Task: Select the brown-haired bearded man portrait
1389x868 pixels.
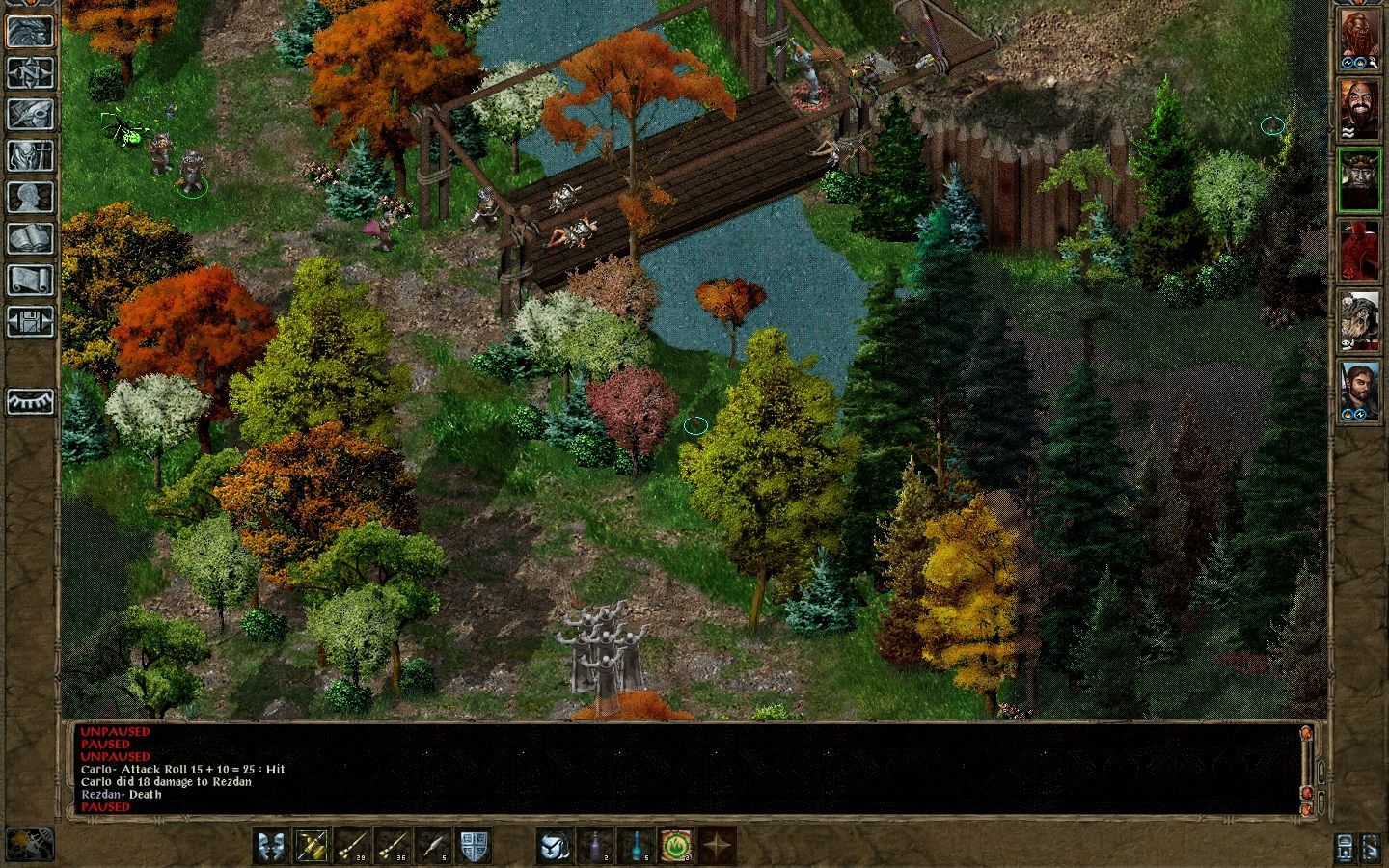Action: (1360, 390)
